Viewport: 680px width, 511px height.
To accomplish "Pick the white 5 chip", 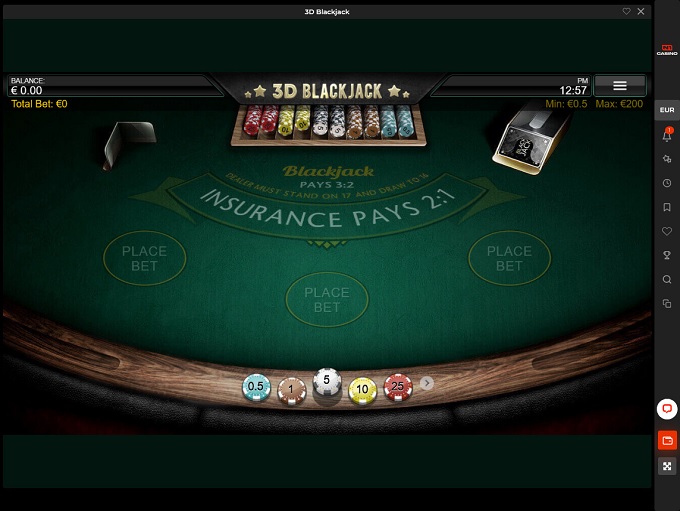I will click(x=327, y=382).
